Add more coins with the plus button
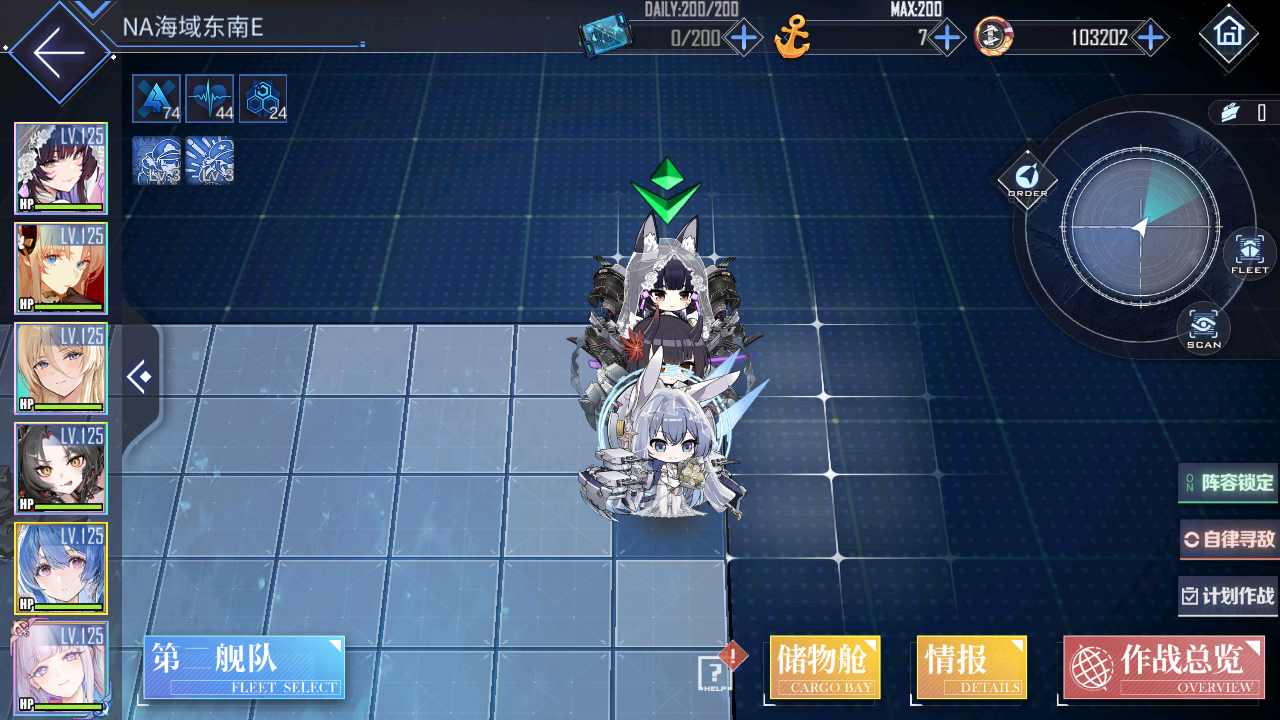 (x=1151, y=39)
